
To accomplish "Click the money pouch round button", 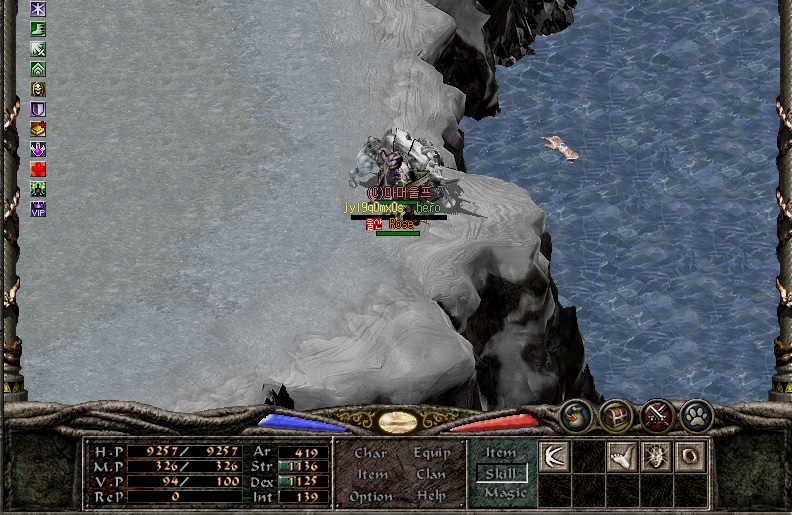I will click(x=575, y=414).
